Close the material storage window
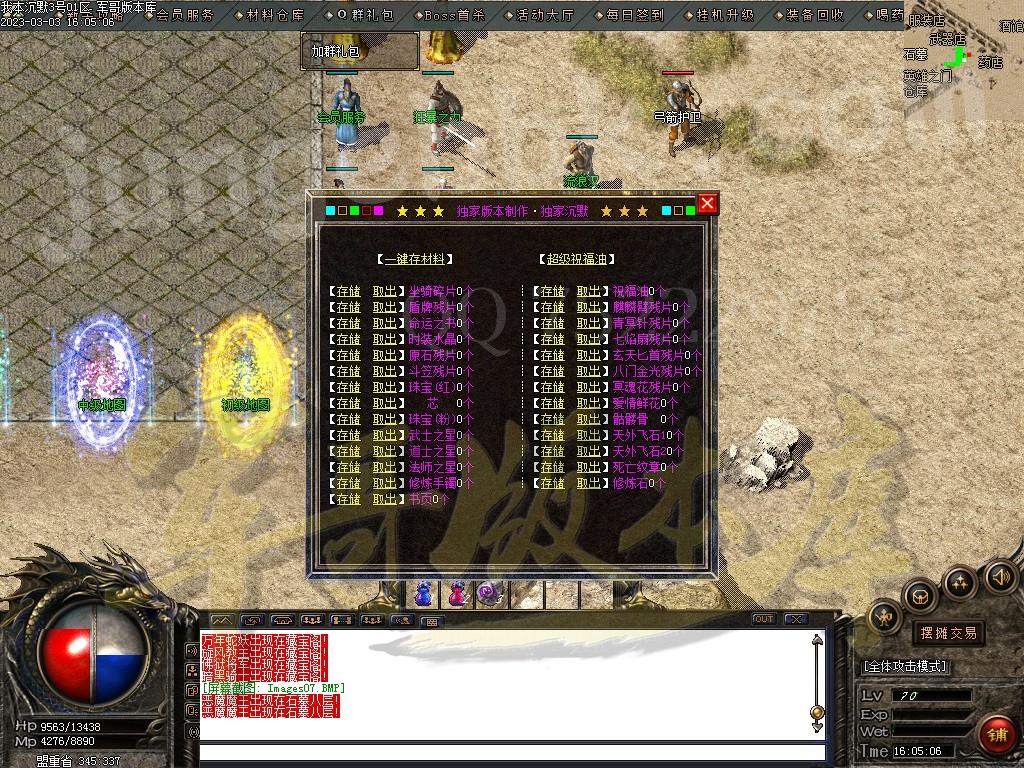The height and width of the screenshot is (768, 1024). (x=707, y=204)
